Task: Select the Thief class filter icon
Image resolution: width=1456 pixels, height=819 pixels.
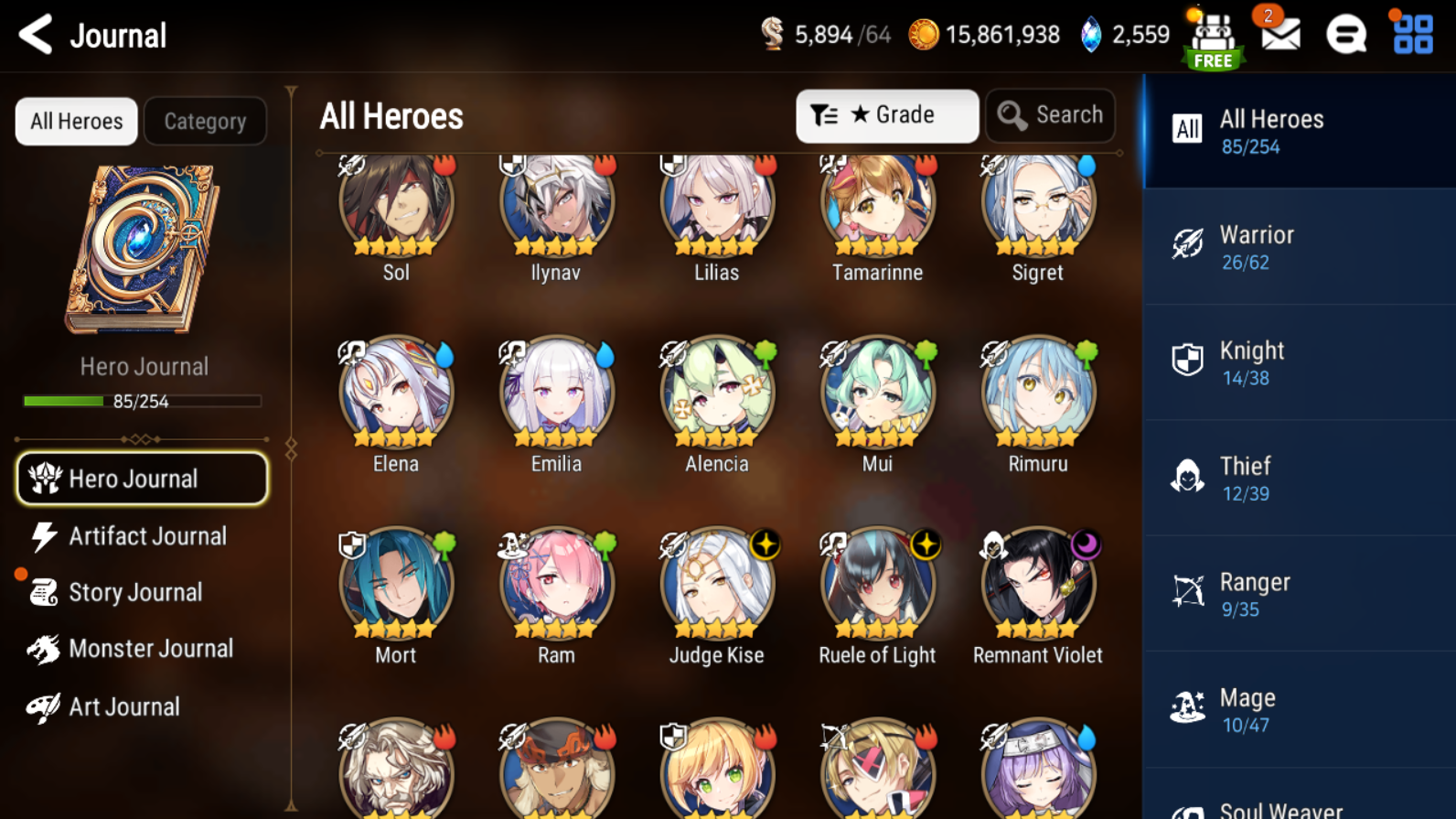Action: (1186, 477)
